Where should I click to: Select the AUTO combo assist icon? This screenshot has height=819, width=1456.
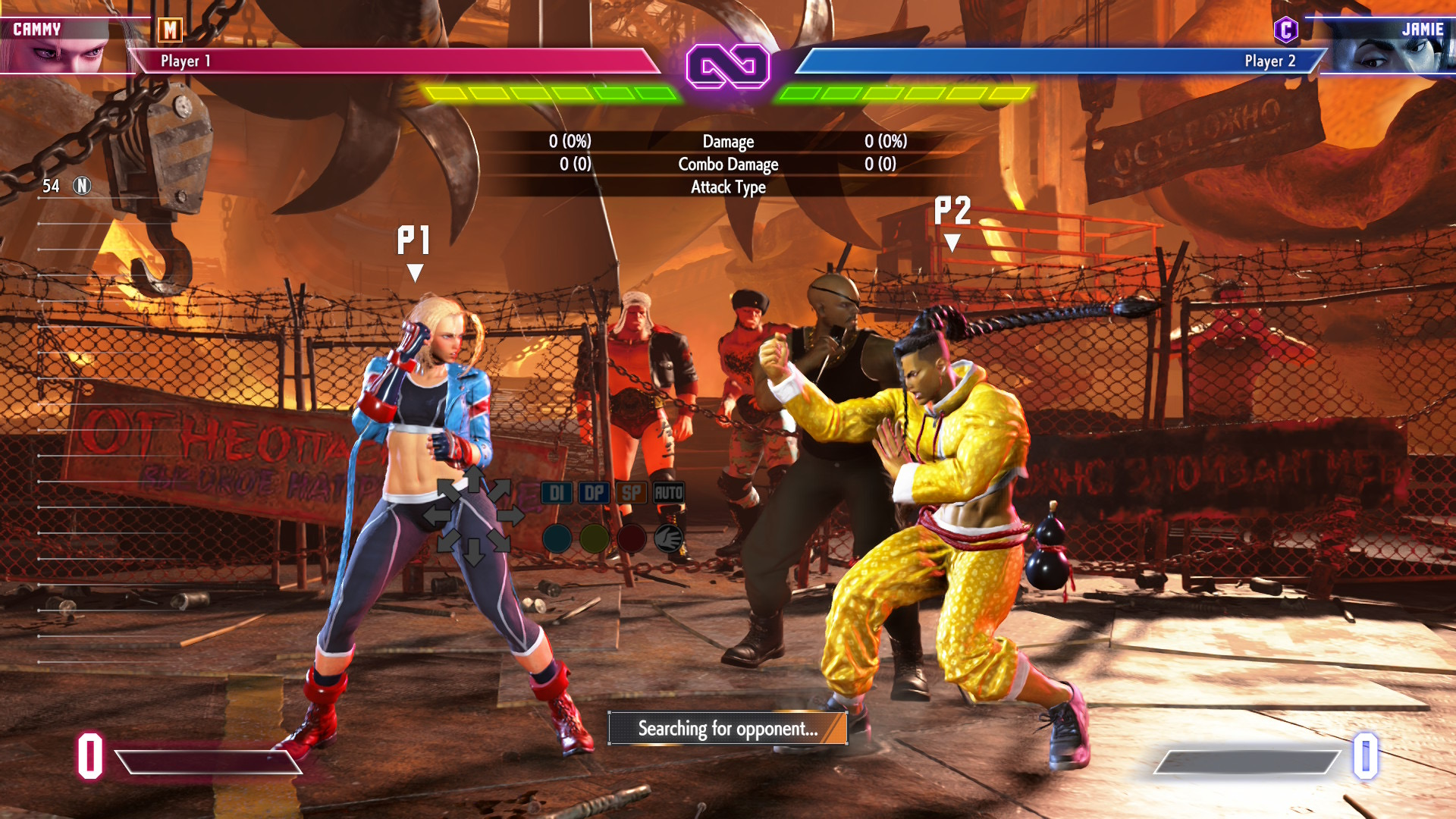[x=669, y=492]
